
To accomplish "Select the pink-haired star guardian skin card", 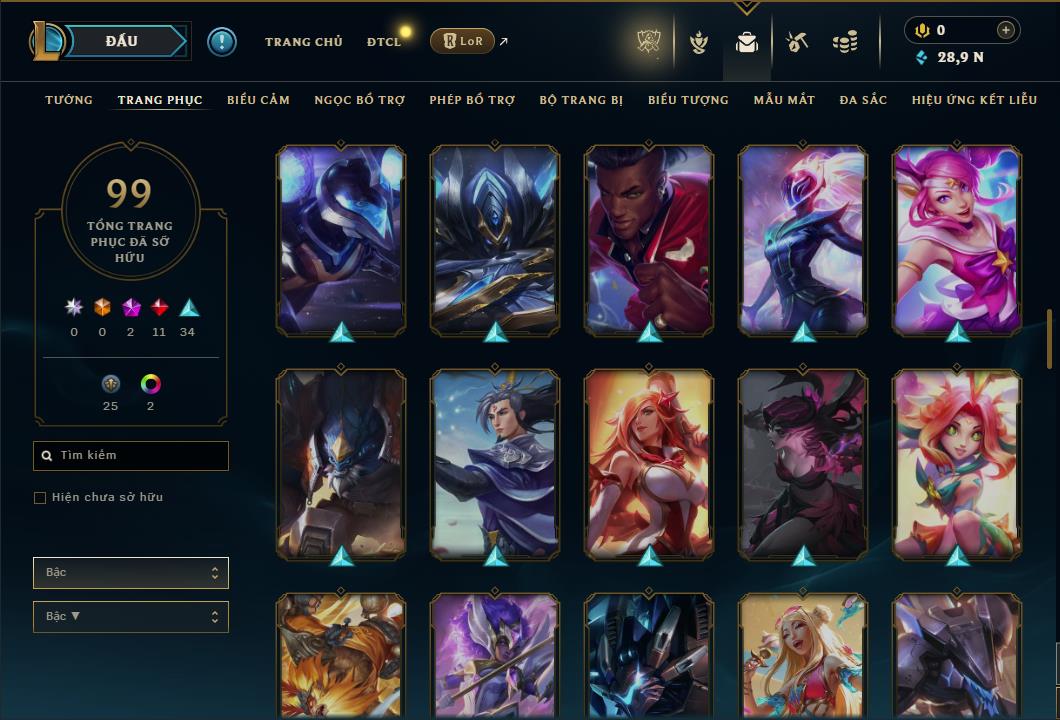I will click(957, 240).
